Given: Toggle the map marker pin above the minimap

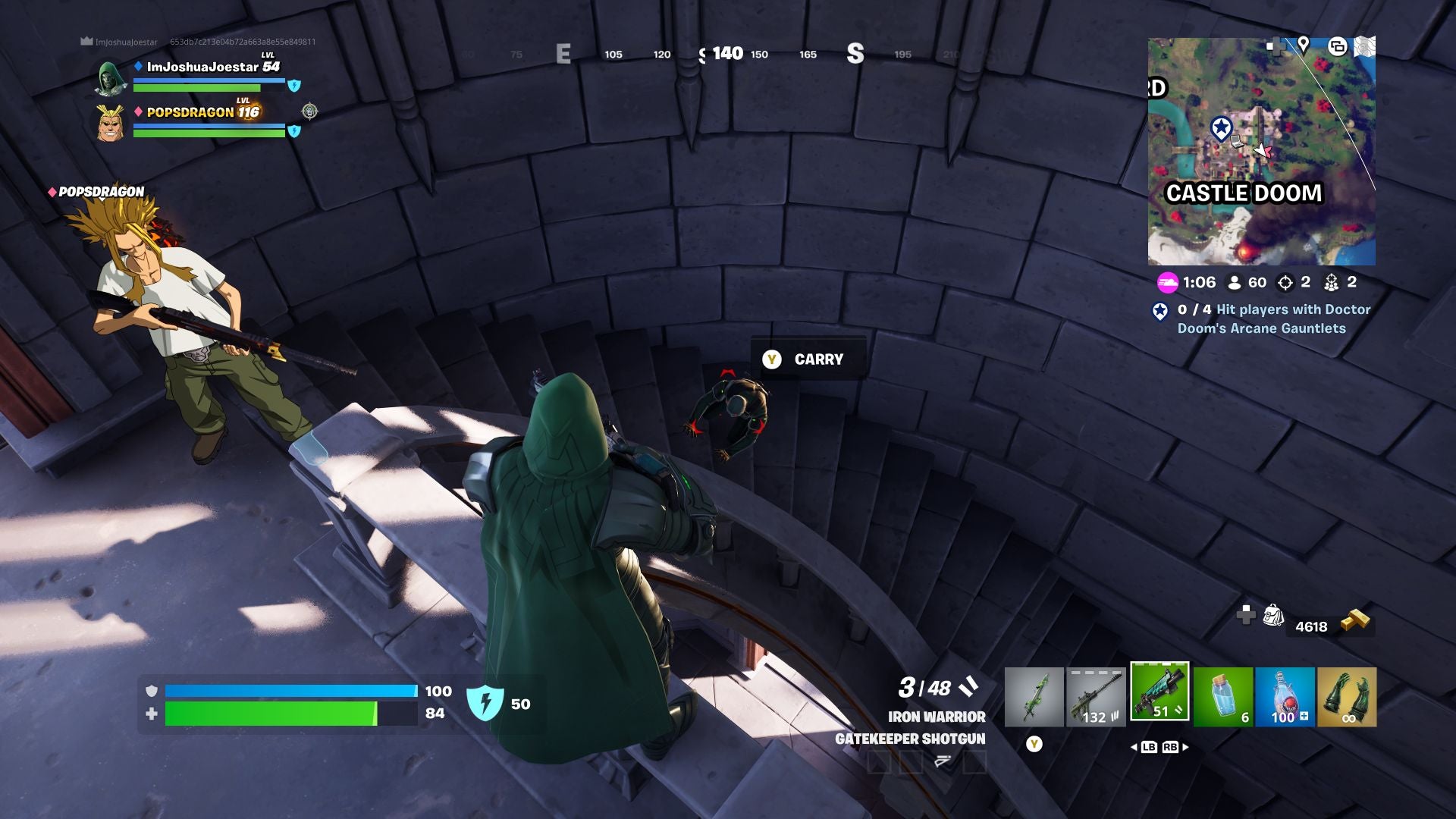Looking at the screenshot, I should tap(1302, 45).
